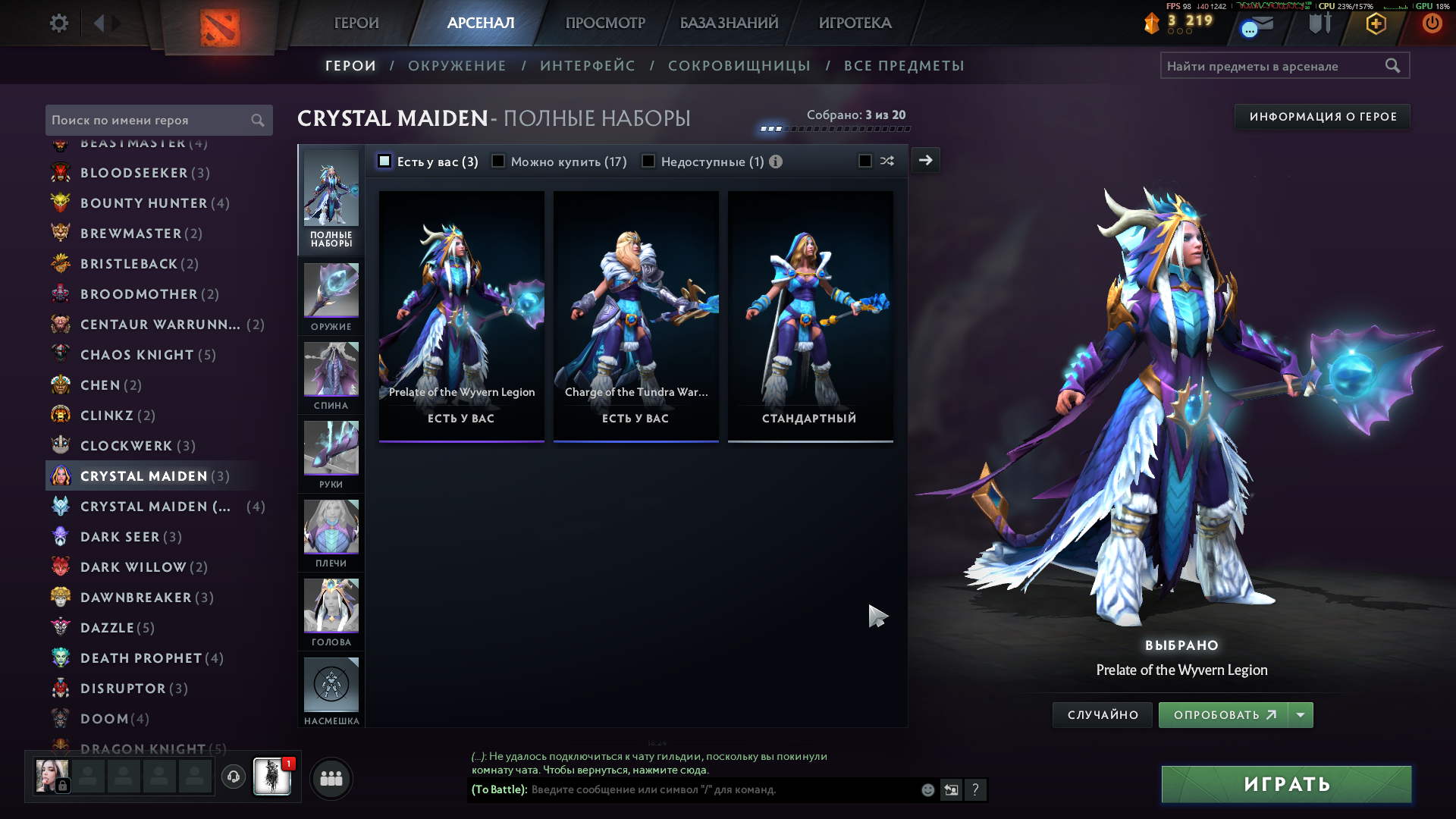Start matchmaking with Играть button
Screen dimensions: 1456x819
tap(1286, 784)
